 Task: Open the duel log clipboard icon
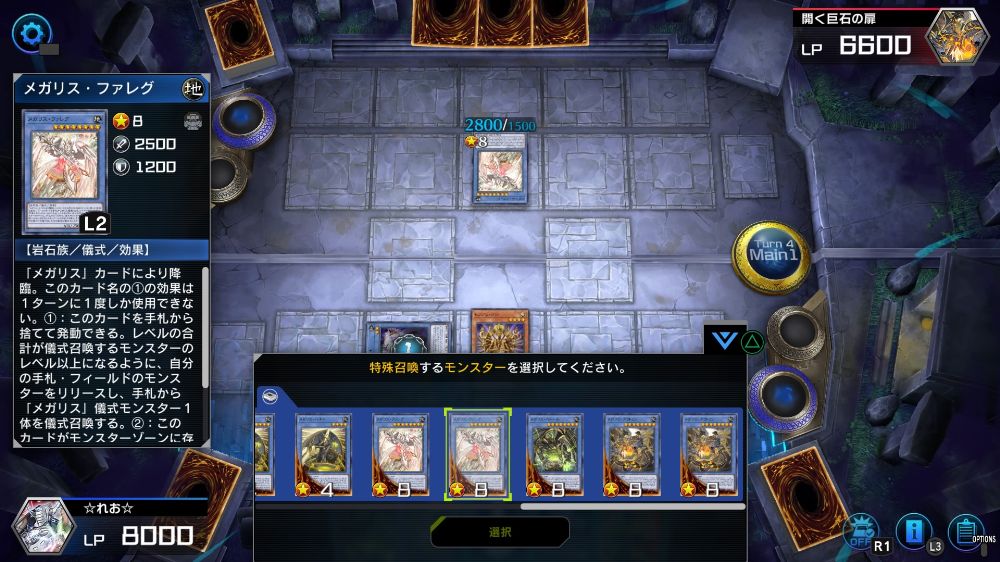[965, 529]
